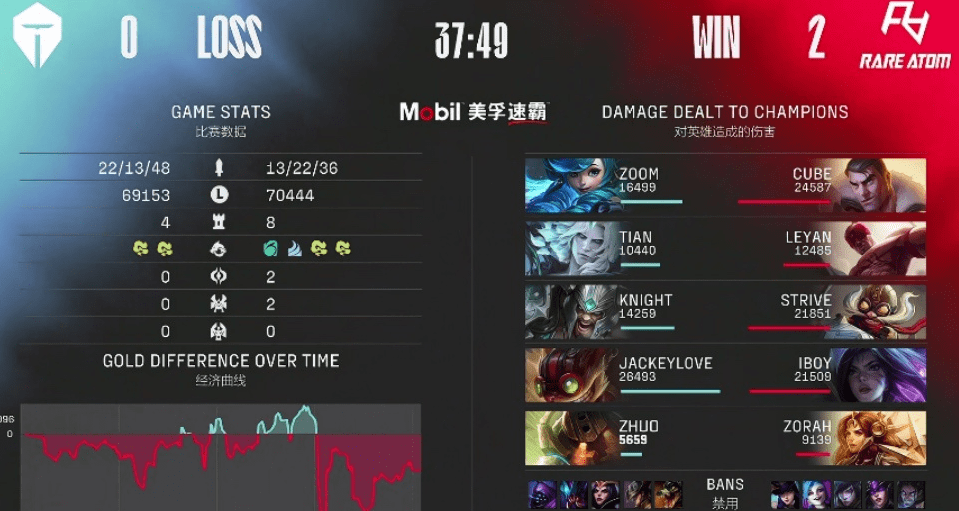The image size is (959, 511).
Task: Click CUBE's champion portrait
Action: (881, 185)
